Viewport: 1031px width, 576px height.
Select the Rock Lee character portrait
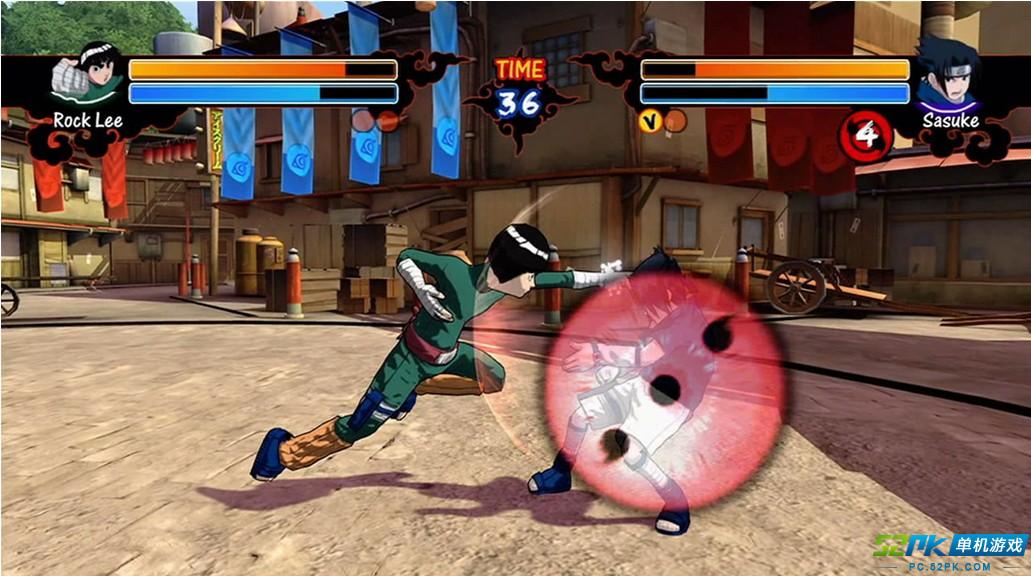coord(88,78)
